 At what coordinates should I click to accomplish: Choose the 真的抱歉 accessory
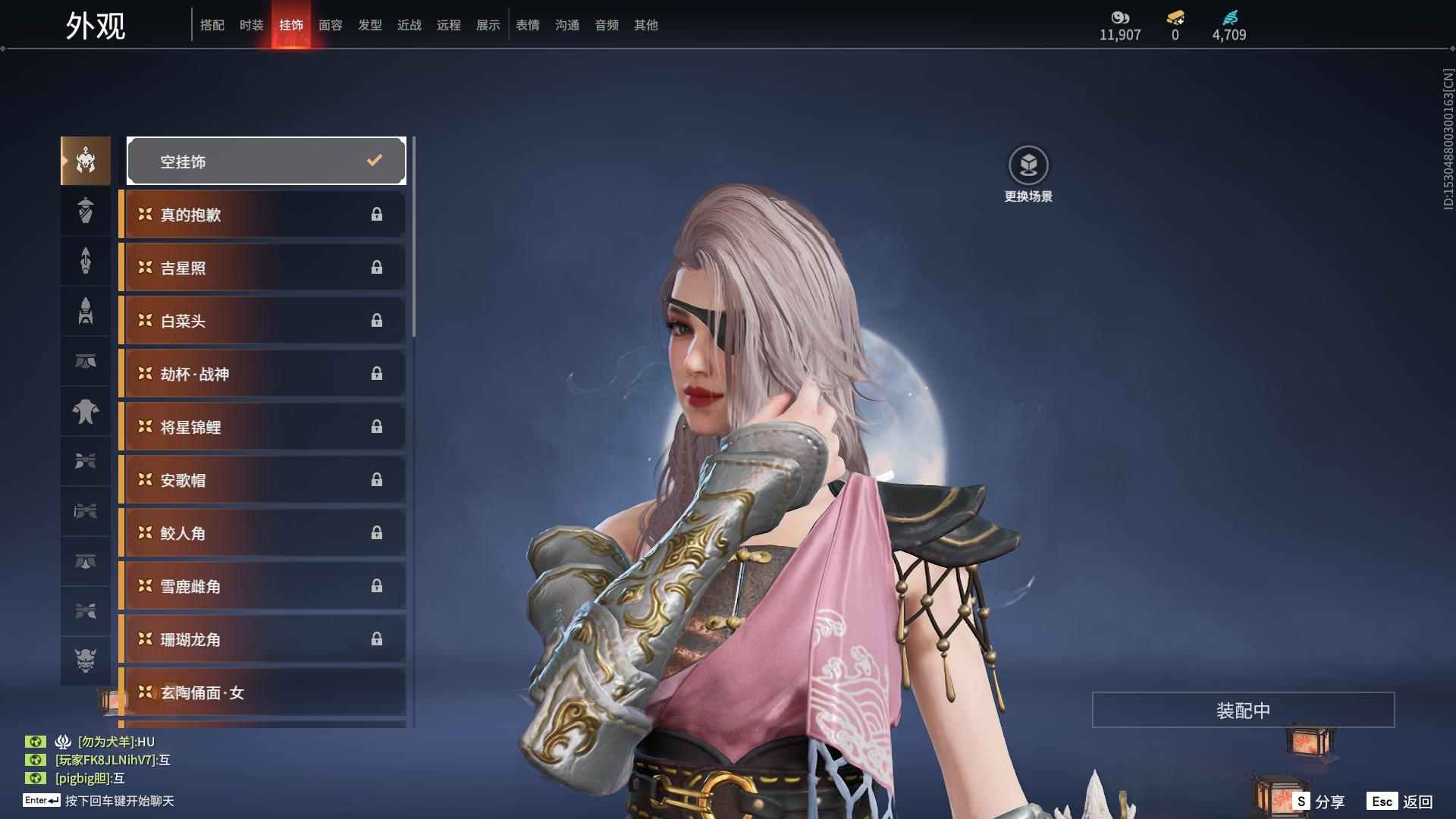click(262, 215)
